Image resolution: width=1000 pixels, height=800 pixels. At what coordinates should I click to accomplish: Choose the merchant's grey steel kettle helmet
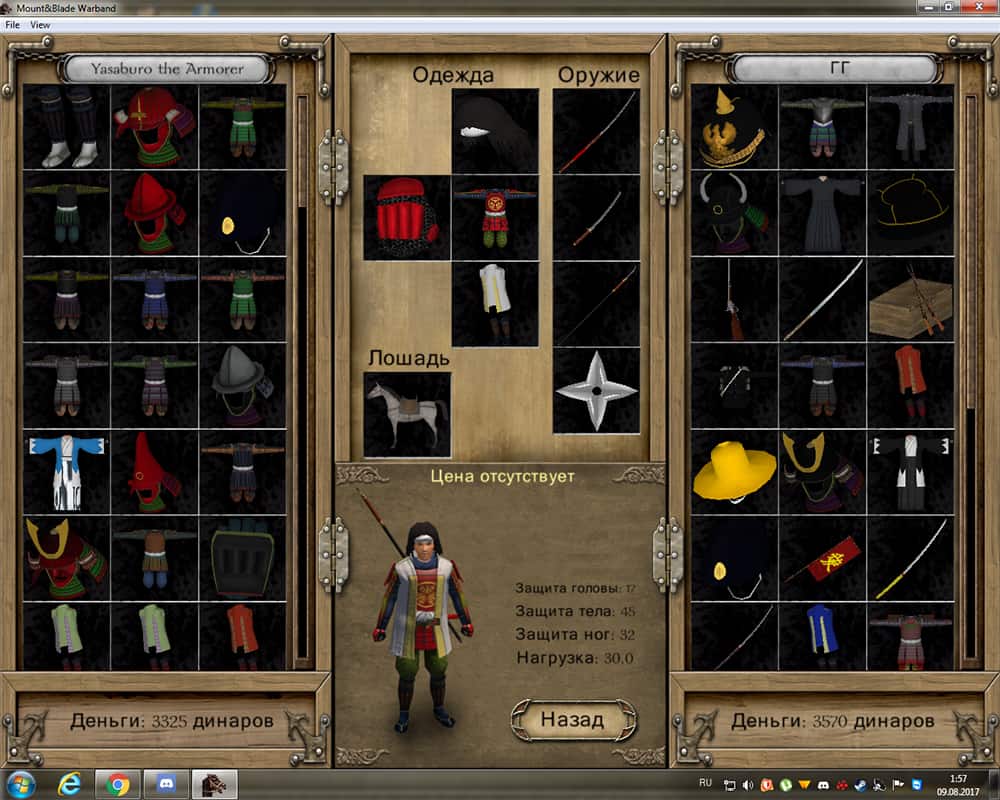[243, 385]
